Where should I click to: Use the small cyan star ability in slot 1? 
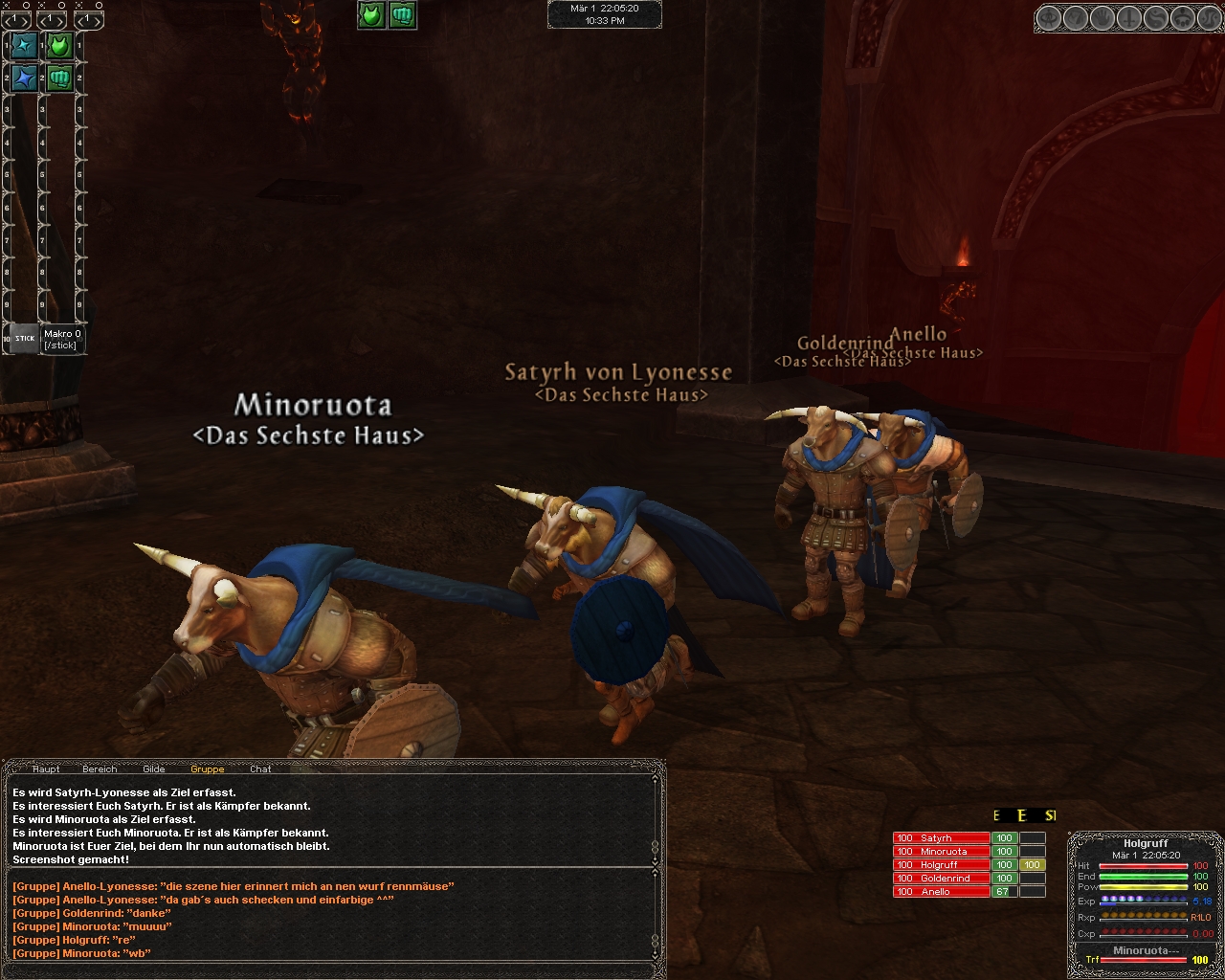point(25,45)
